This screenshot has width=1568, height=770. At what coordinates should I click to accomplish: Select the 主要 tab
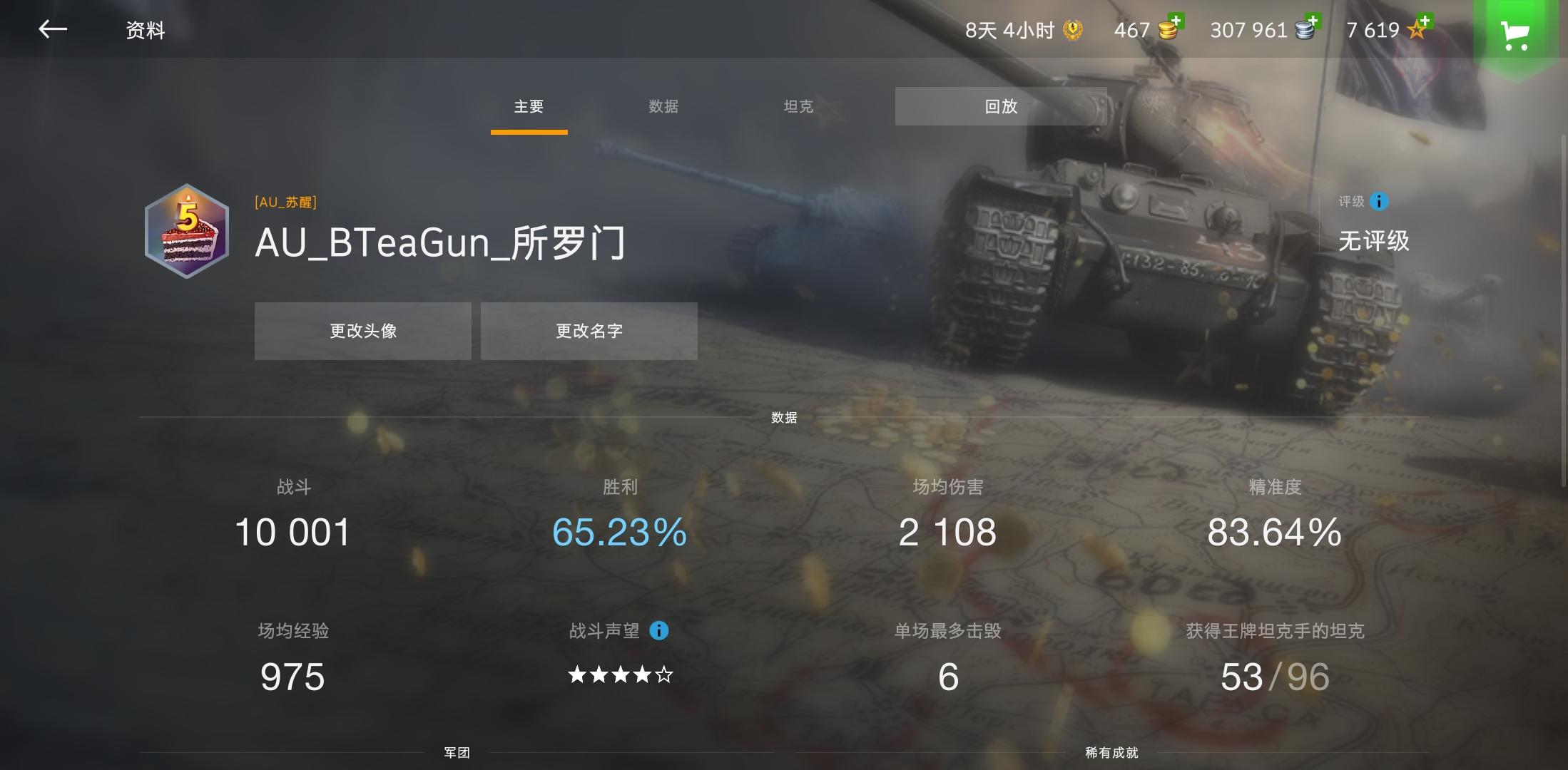(x=528, y=106)
